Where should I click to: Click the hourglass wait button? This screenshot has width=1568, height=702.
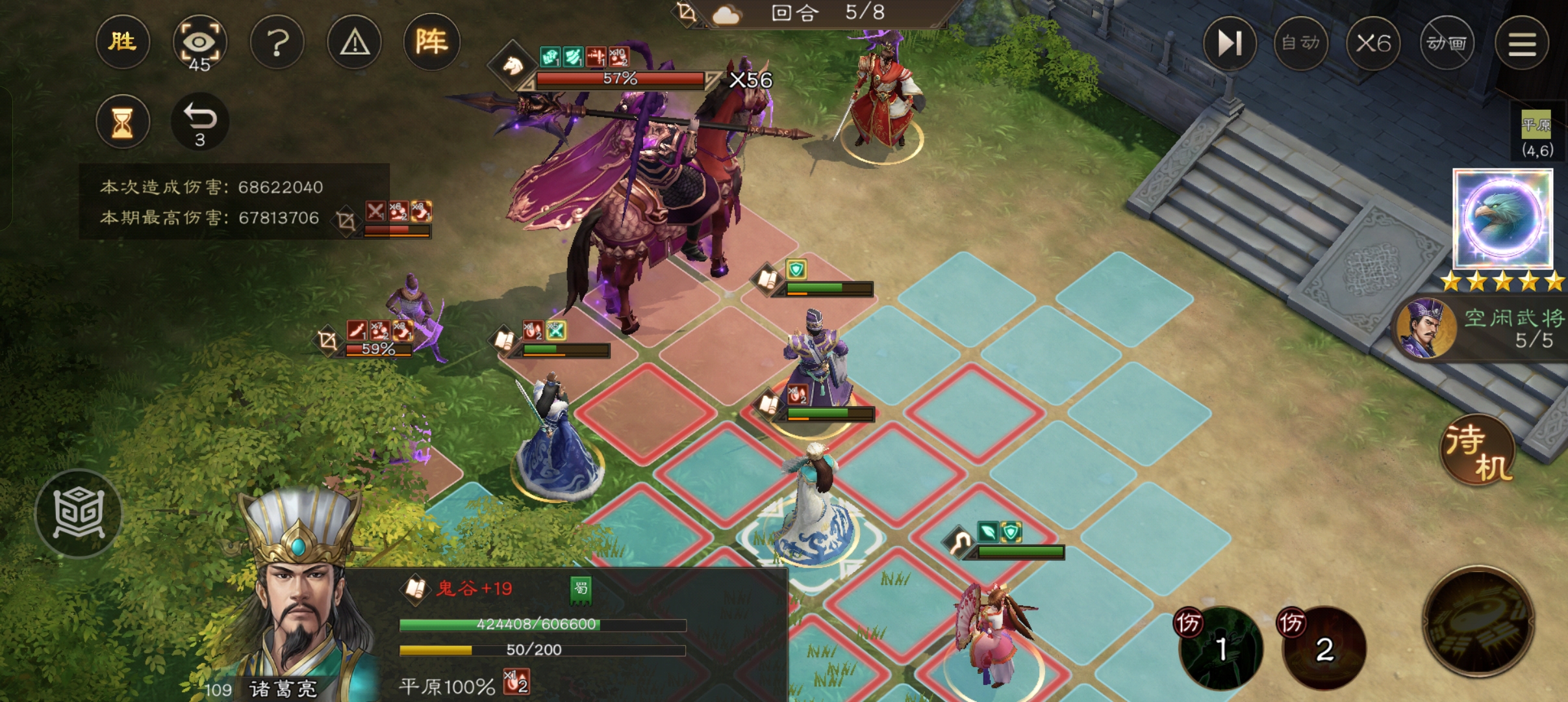point(123,122)
